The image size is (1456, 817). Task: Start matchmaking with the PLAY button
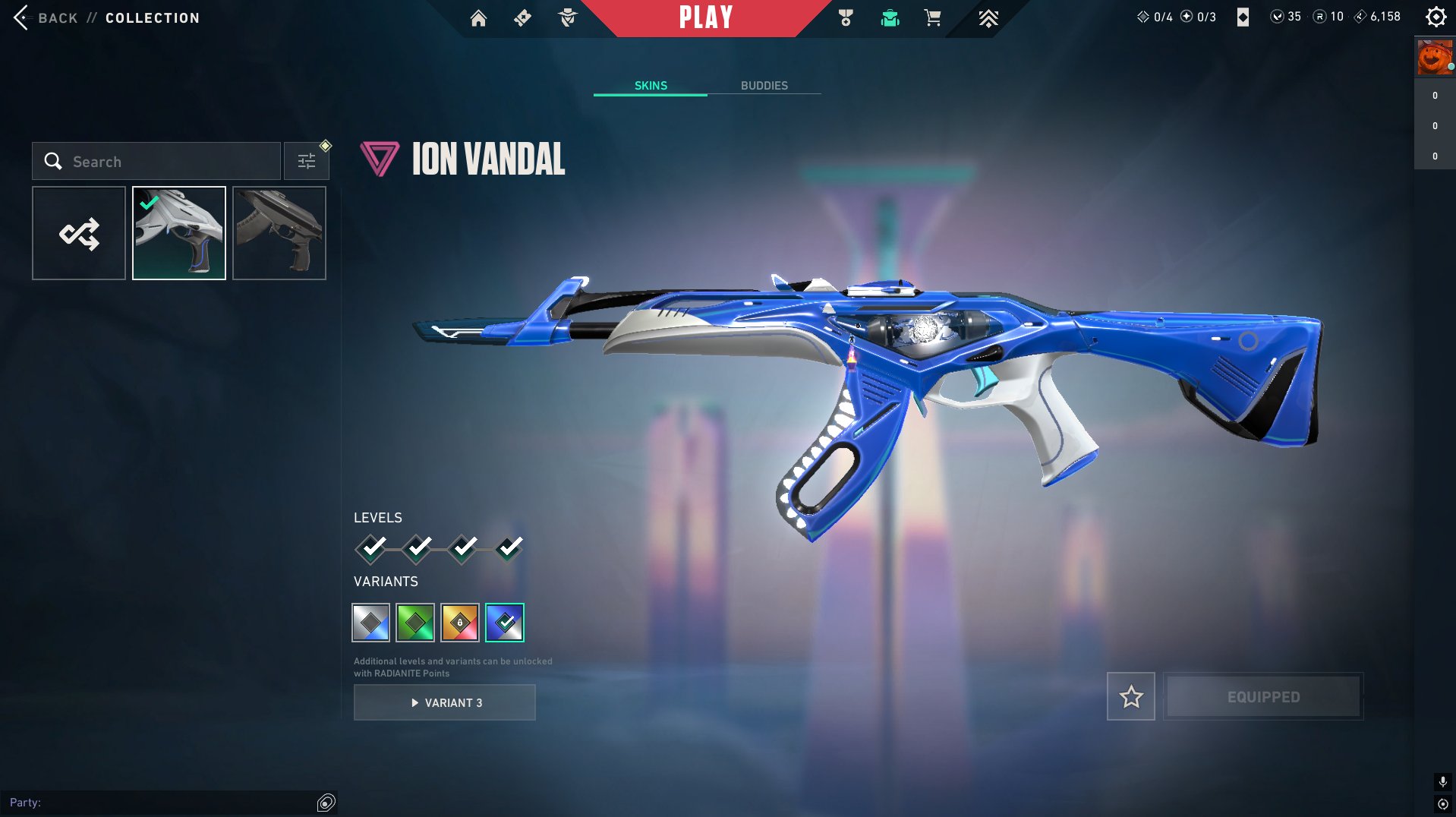tap(705, 17)
